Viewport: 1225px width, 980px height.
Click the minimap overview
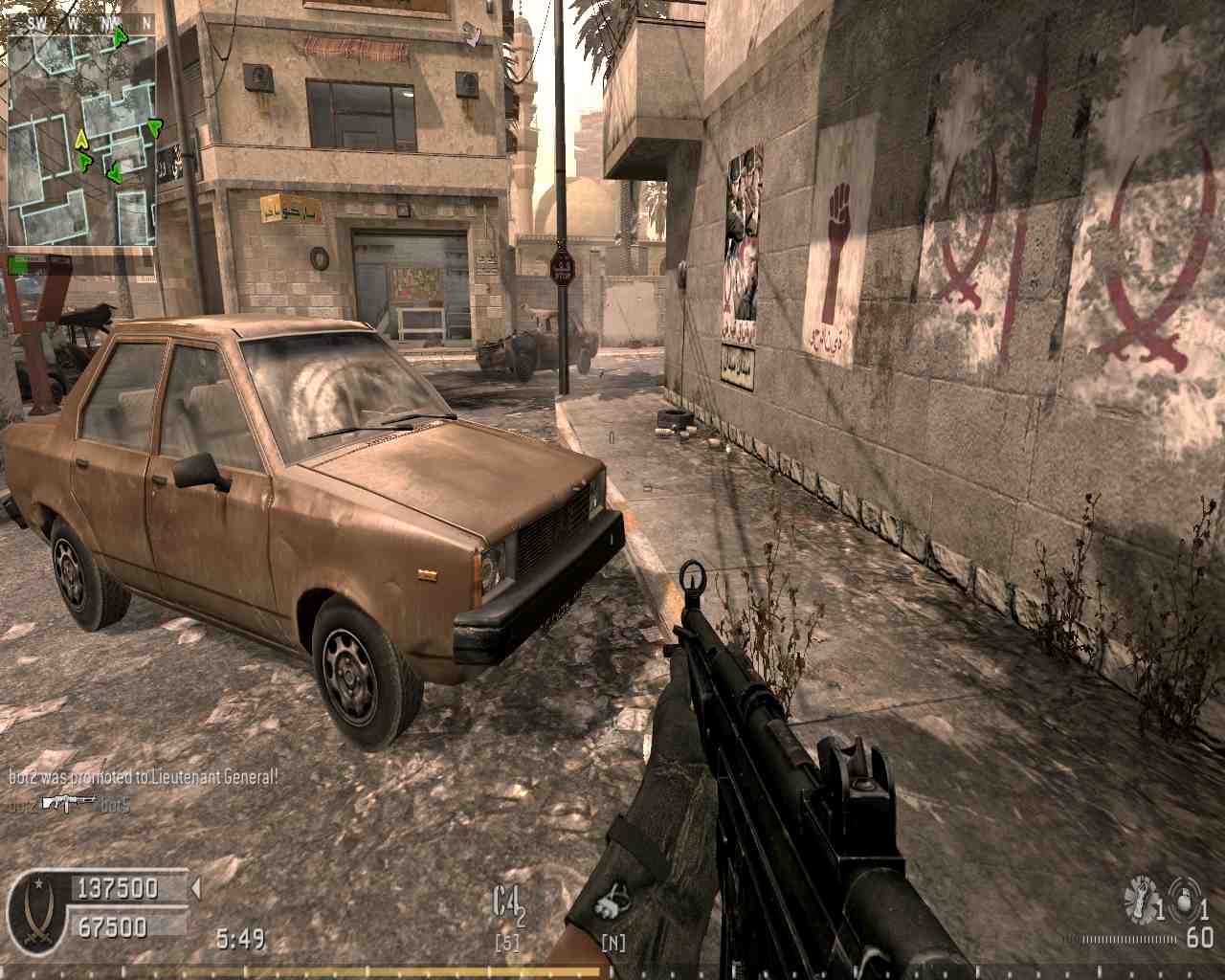[82, 139]
